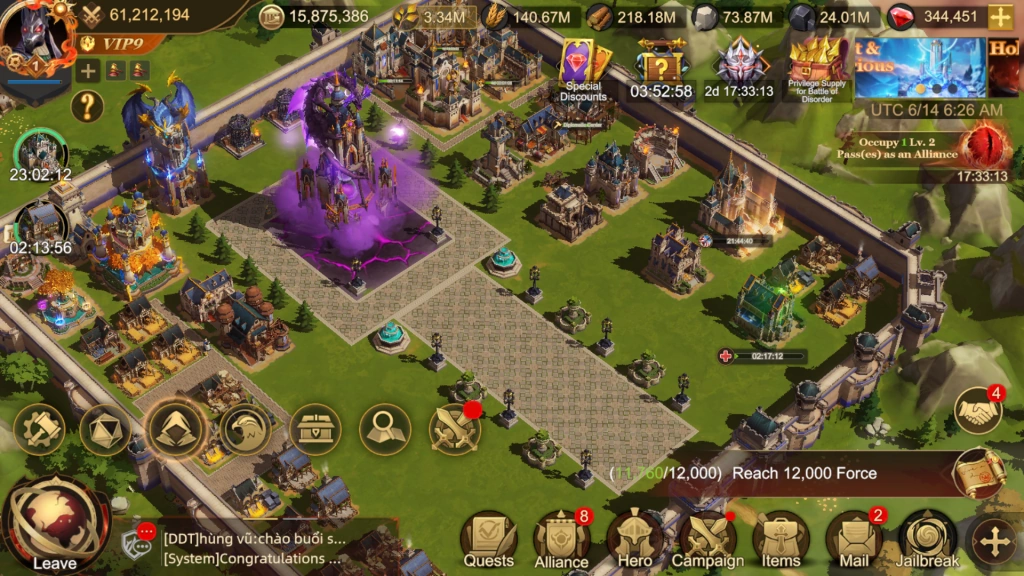1024x576 pixels.
Task: Open the Items bag
Action: (x=780, y=540)
